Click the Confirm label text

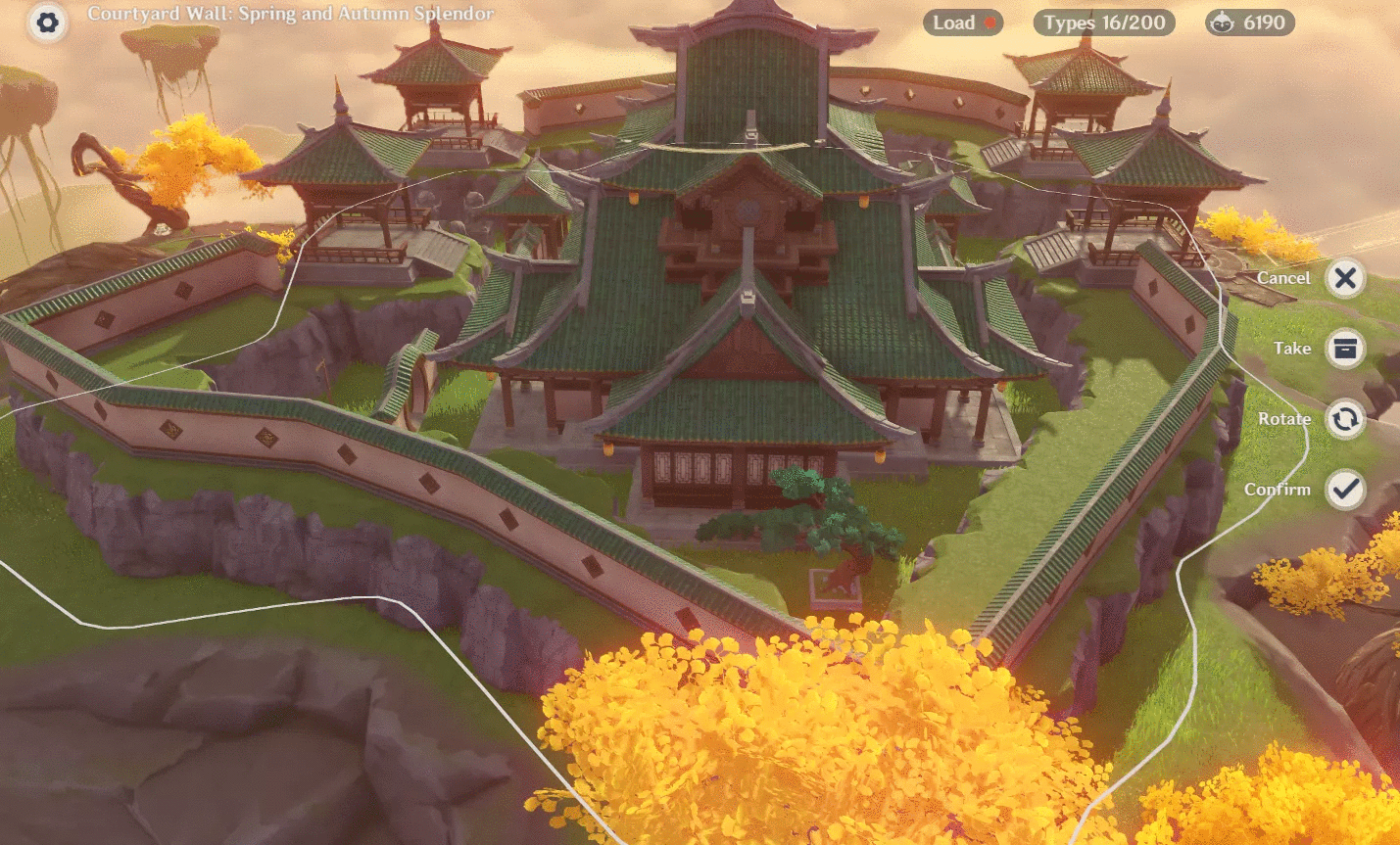[x=1278, y=489]
